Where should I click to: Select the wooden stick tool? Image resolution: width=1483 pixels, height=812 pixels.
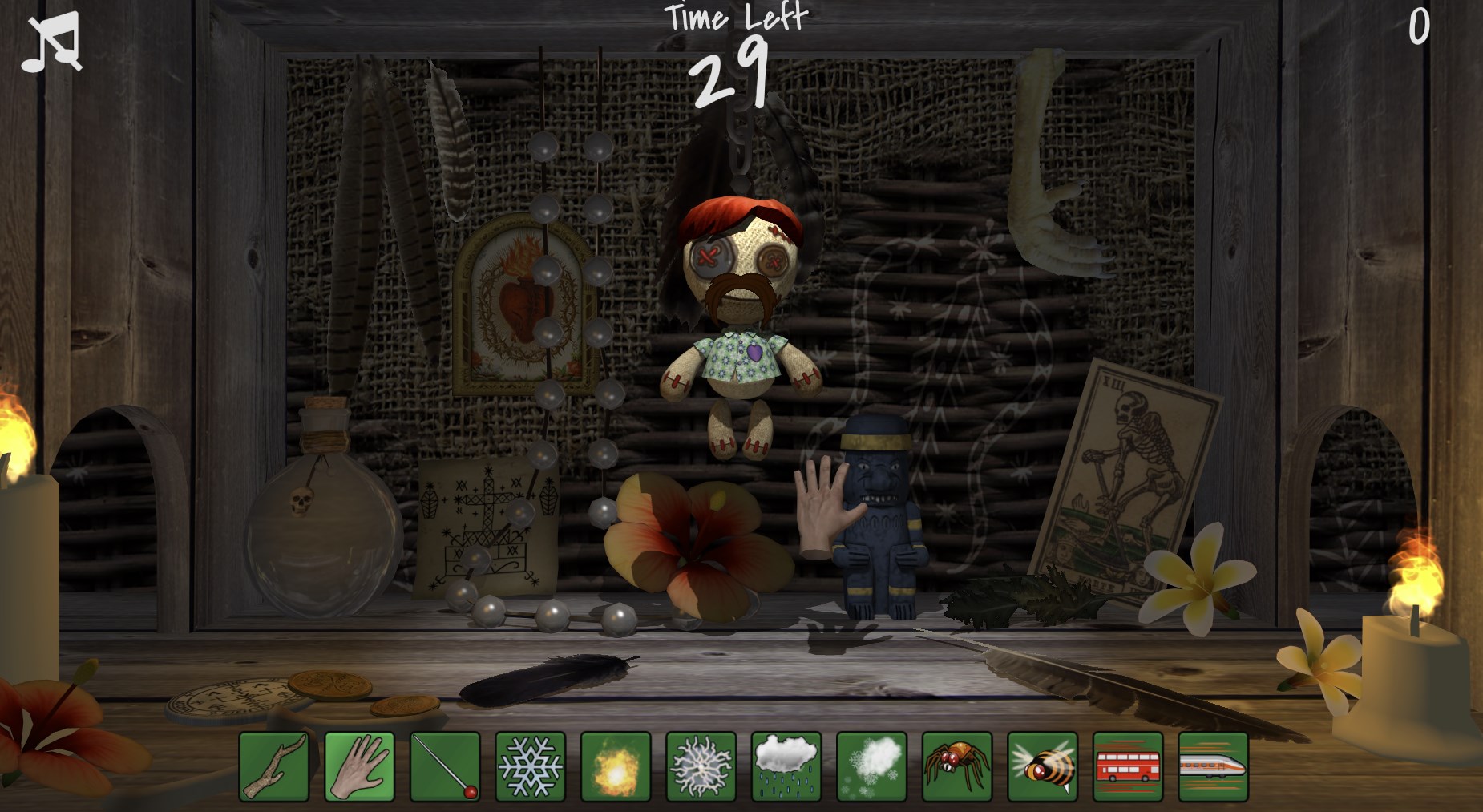tap(274, 766)
